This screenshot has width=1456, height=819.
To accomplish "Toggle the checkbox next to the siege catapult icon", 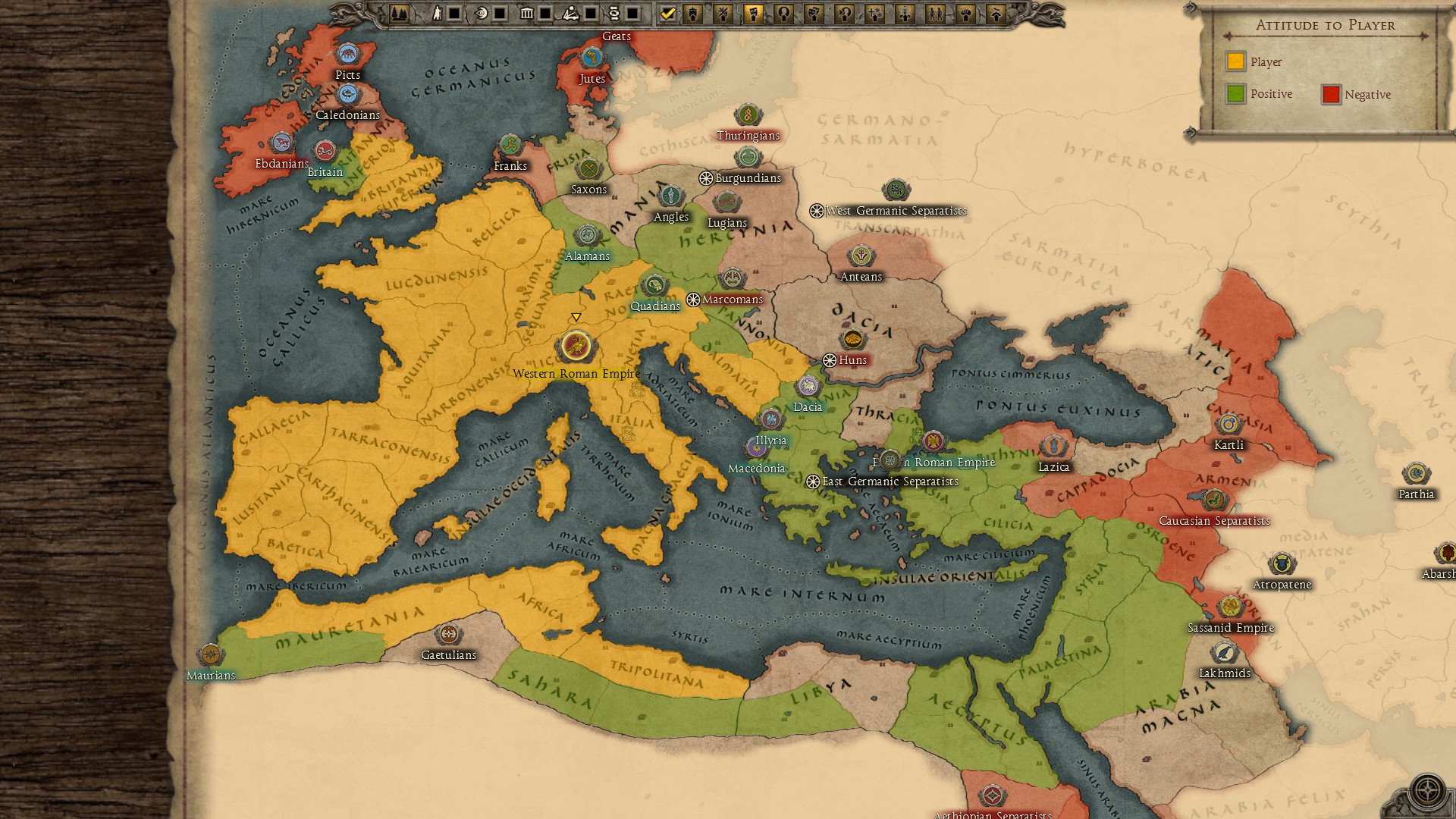I will 591,13.
